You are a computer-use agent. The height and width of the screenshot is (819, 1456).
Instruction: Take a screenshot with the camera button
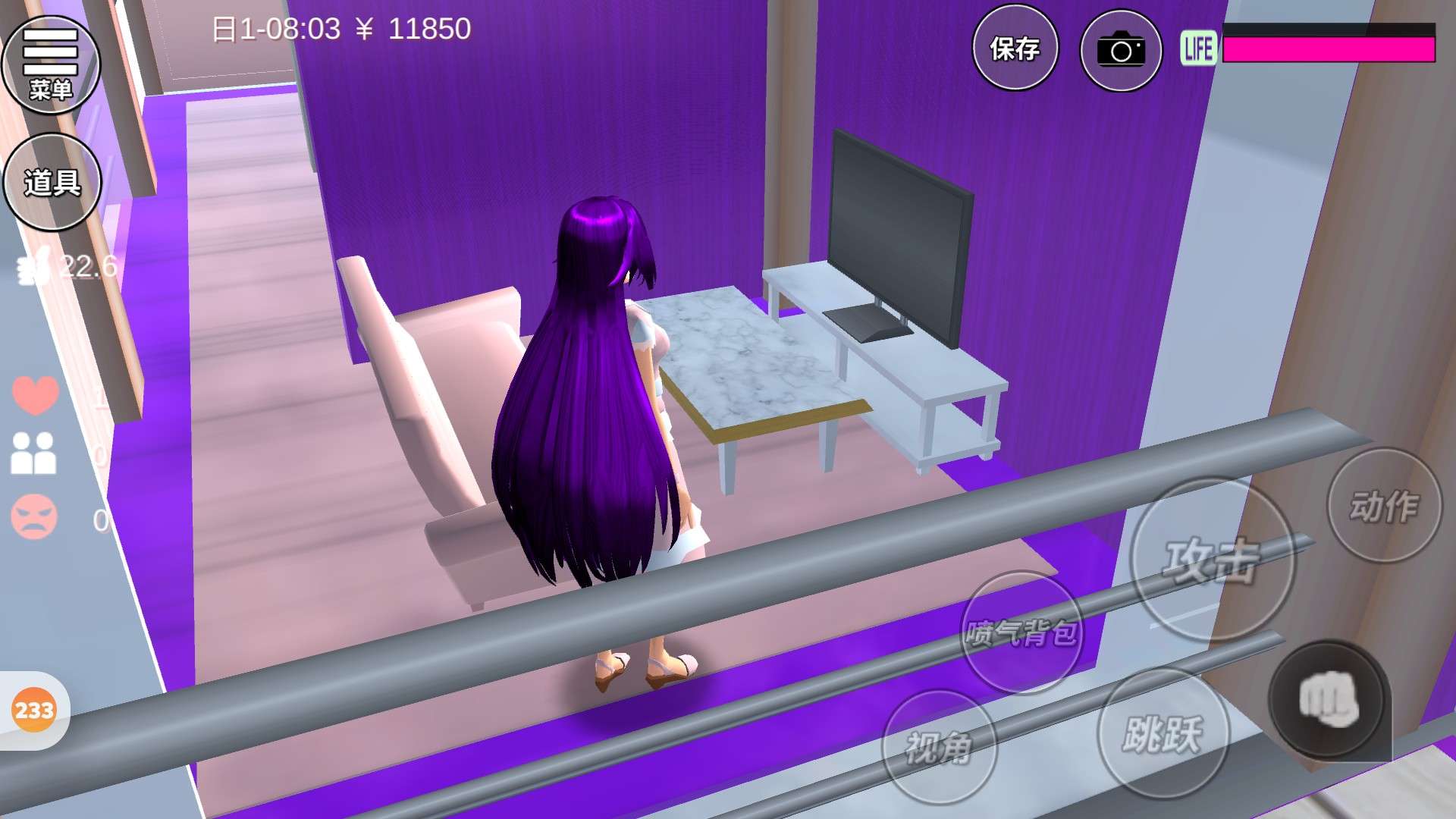[1120, 50]
